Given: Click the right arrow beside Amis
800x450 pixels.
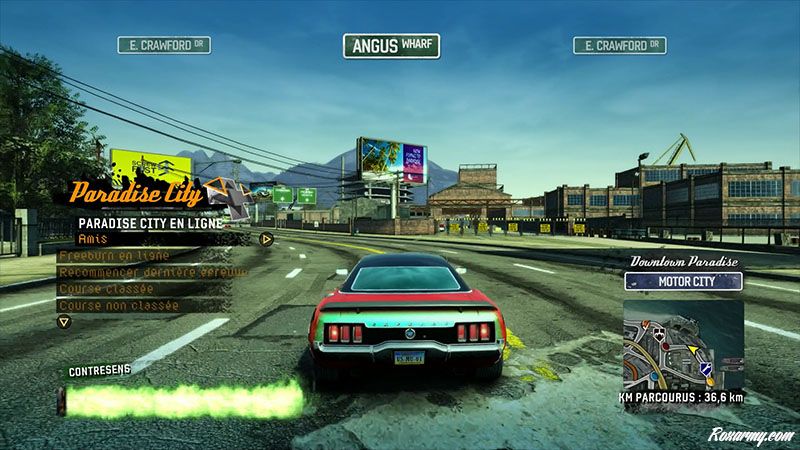Looking at the screenshot, I should click(266, 239).
